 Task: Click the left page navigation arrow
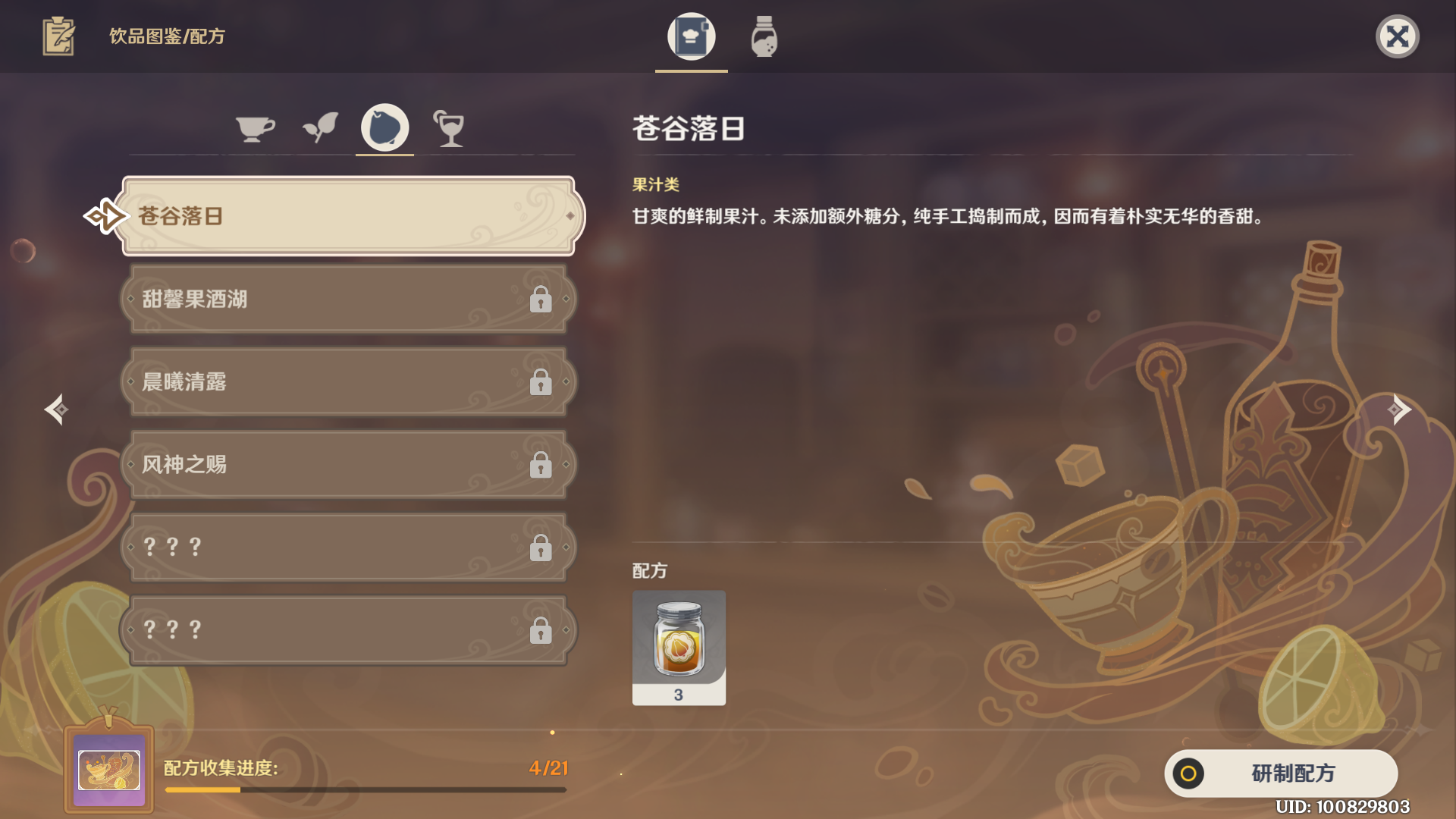[57, 409]
